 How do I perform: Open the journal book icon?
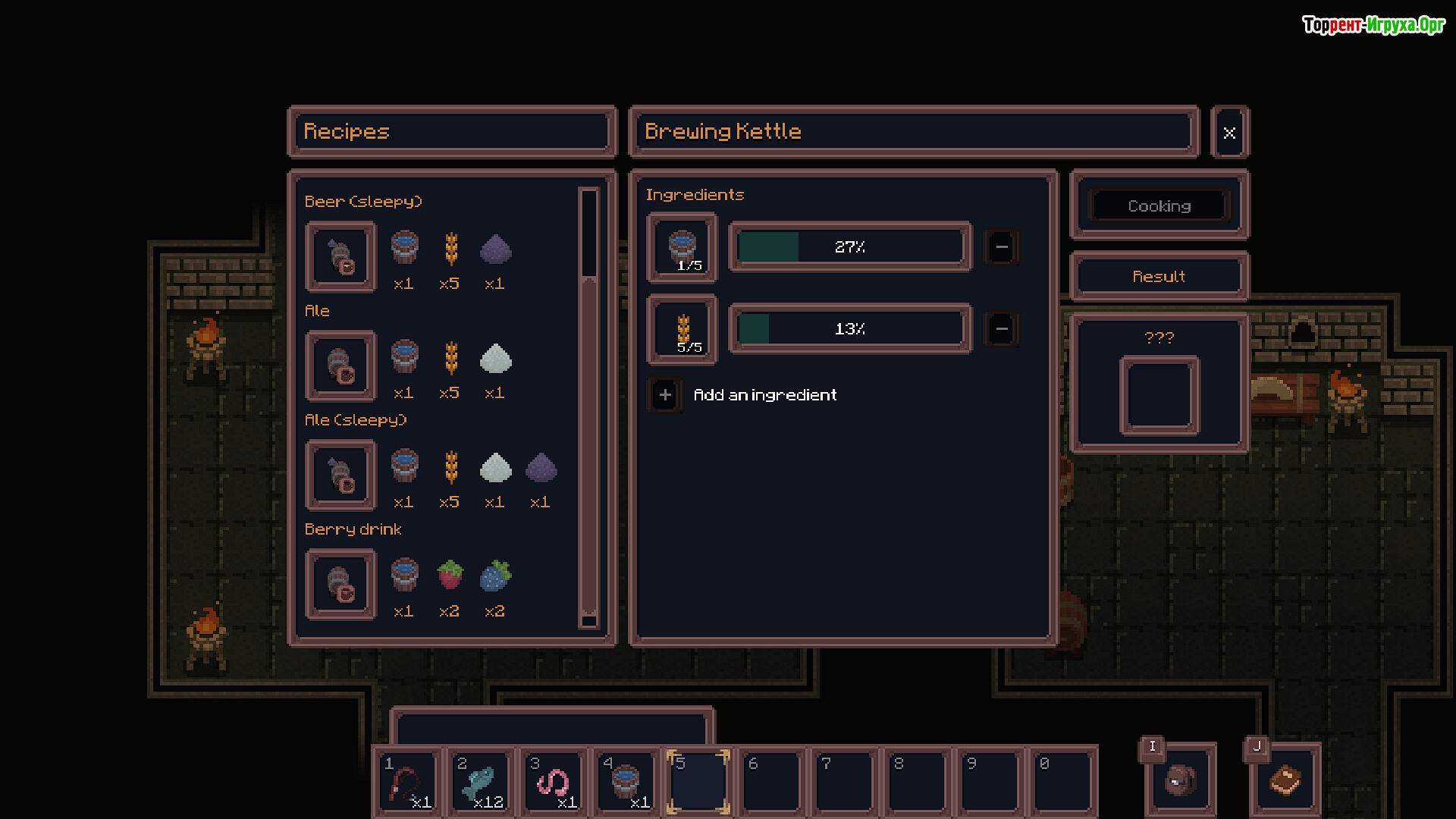coord(1285,781)
